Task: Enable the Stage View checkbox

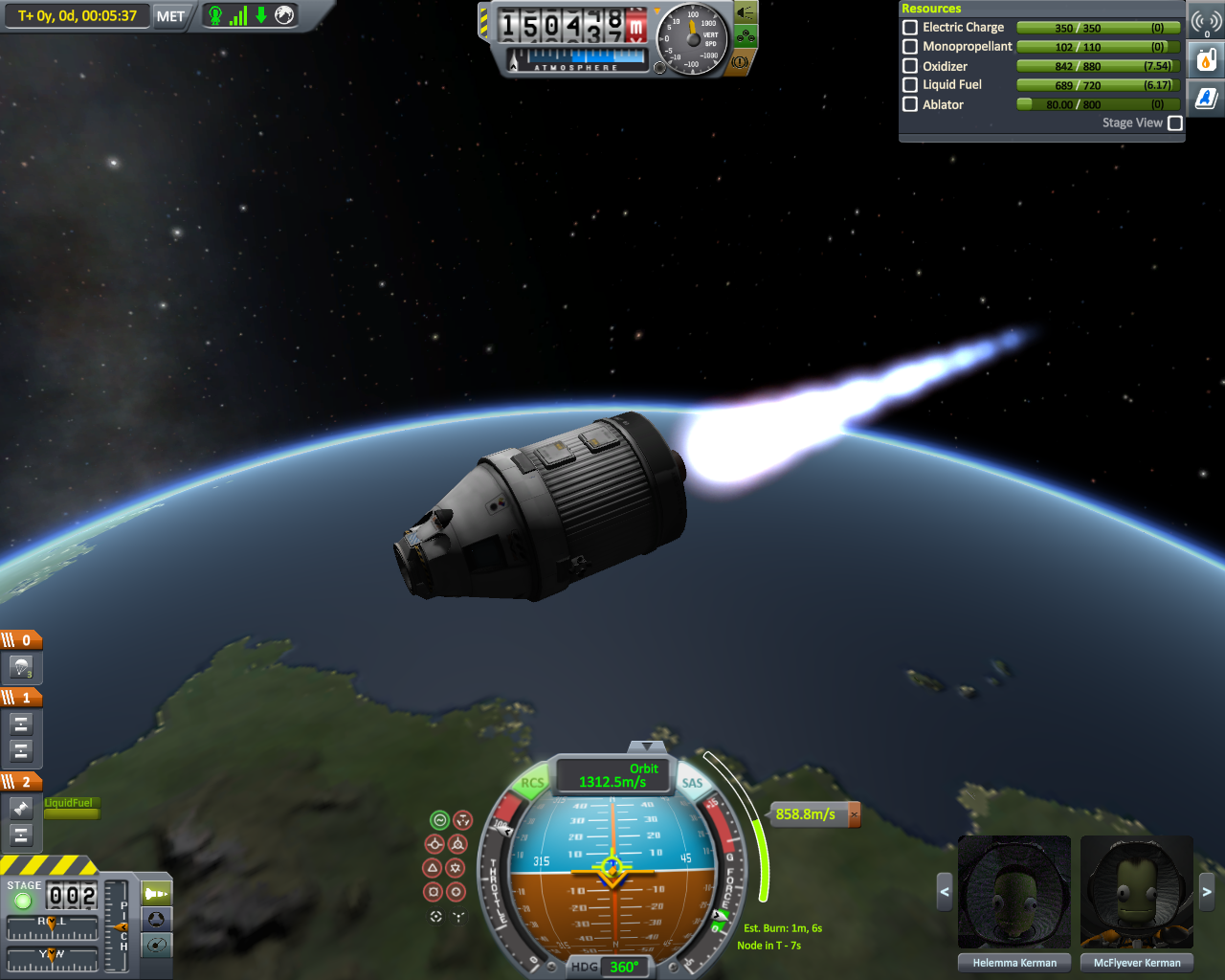Action: coord(1175,122)
